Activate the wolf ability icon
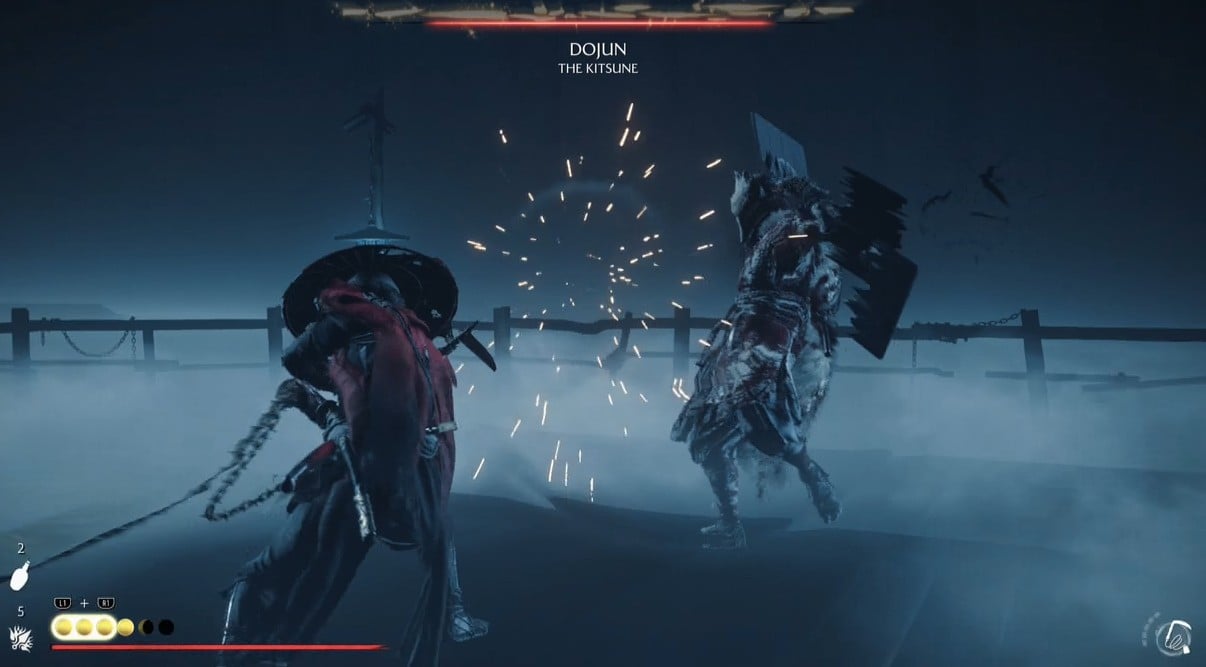 (19, 636)
